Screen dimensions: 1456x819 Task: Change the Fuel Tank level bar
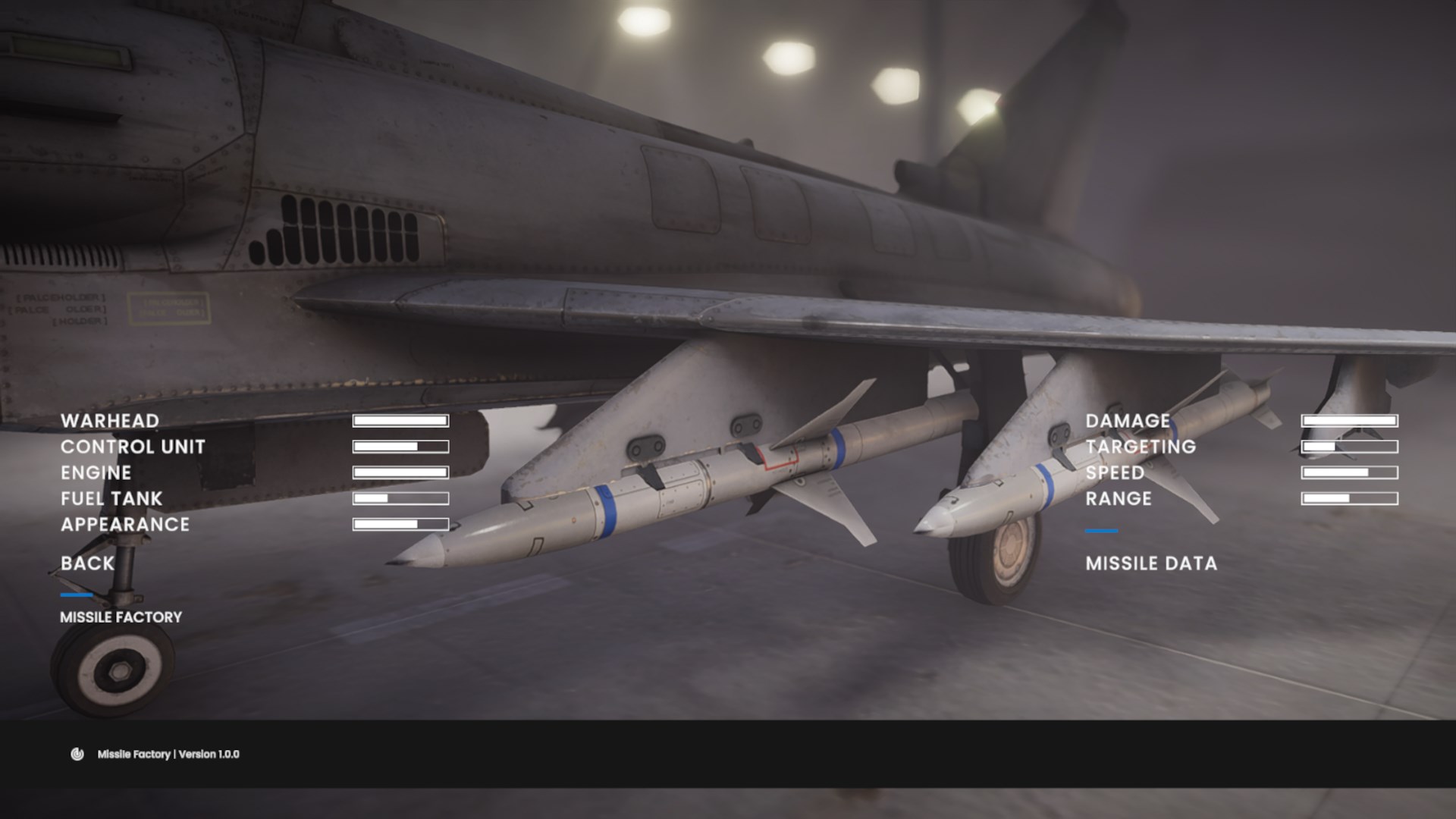(400, 498)
